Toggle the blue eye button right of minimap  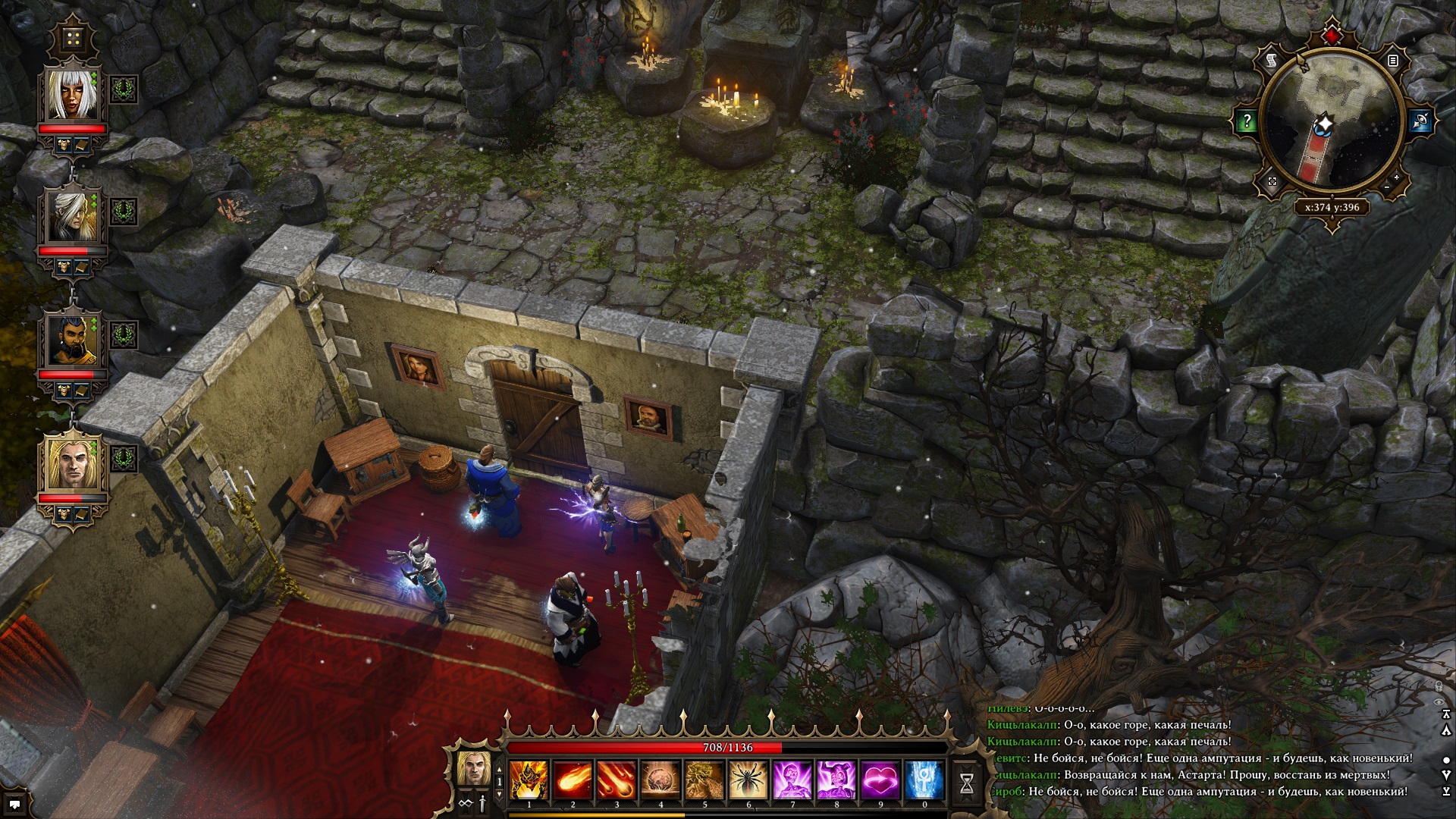tap(1420, 121)
